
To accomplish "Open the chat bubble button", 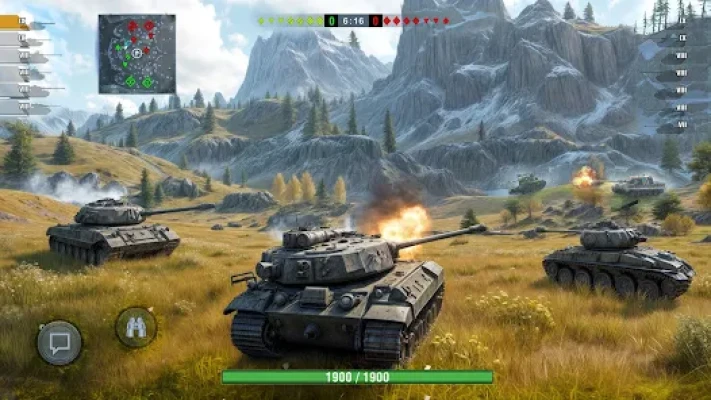I will tap(59, 343).
